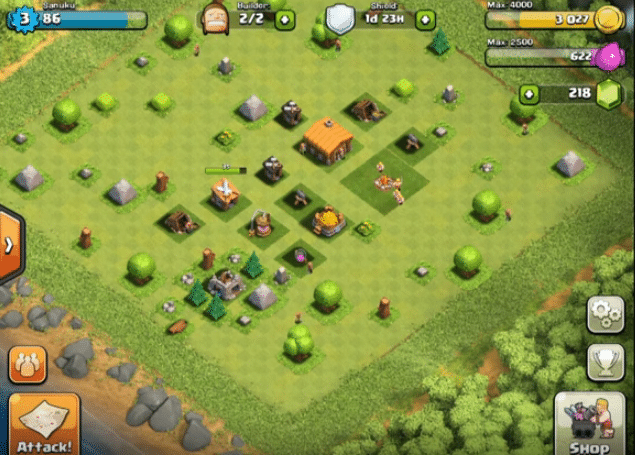
Task: Select the shield icon
Action: click(340, 18)
